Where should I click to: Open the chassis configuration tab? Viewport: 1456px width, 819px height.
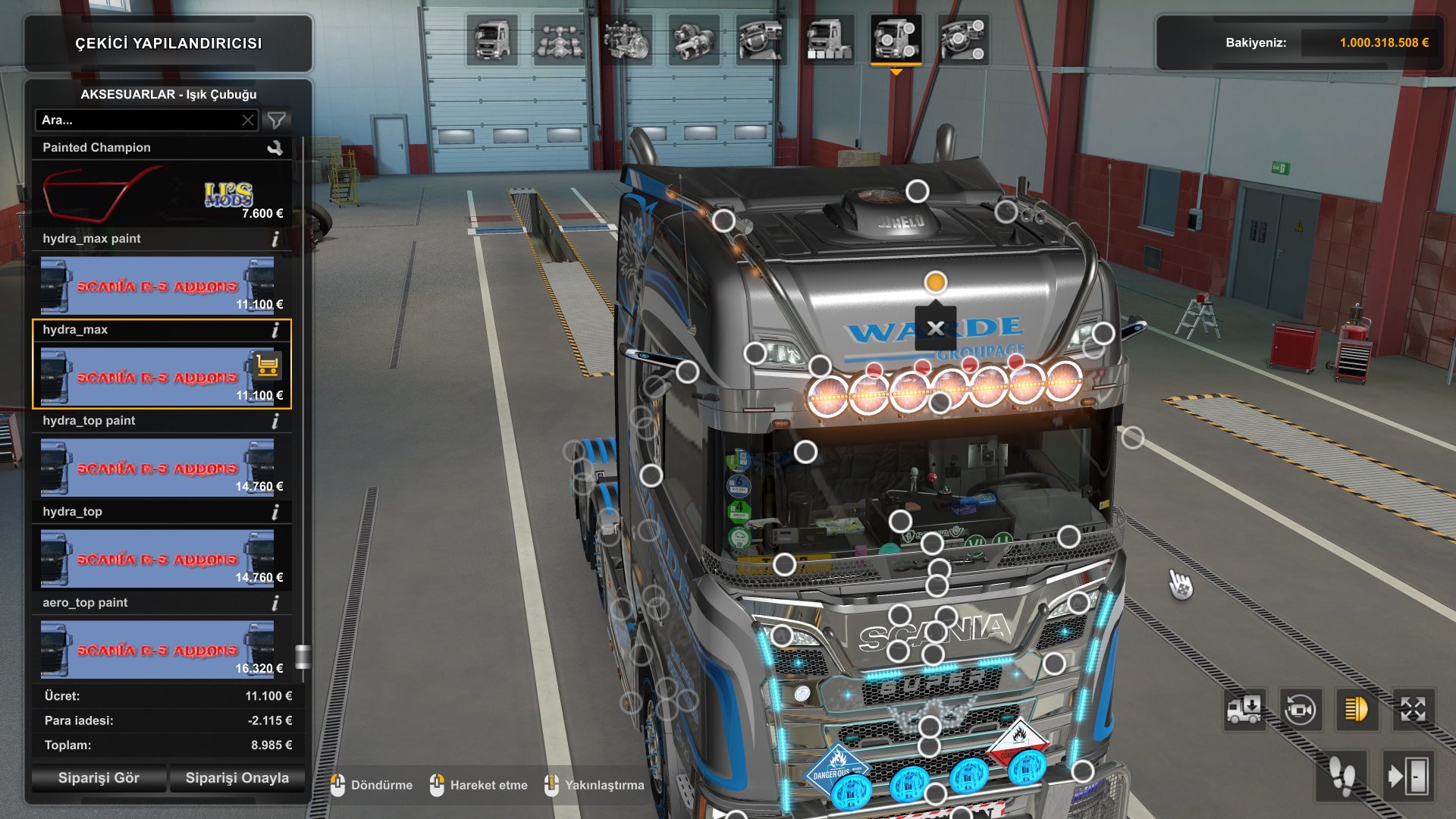coord(560,40)
